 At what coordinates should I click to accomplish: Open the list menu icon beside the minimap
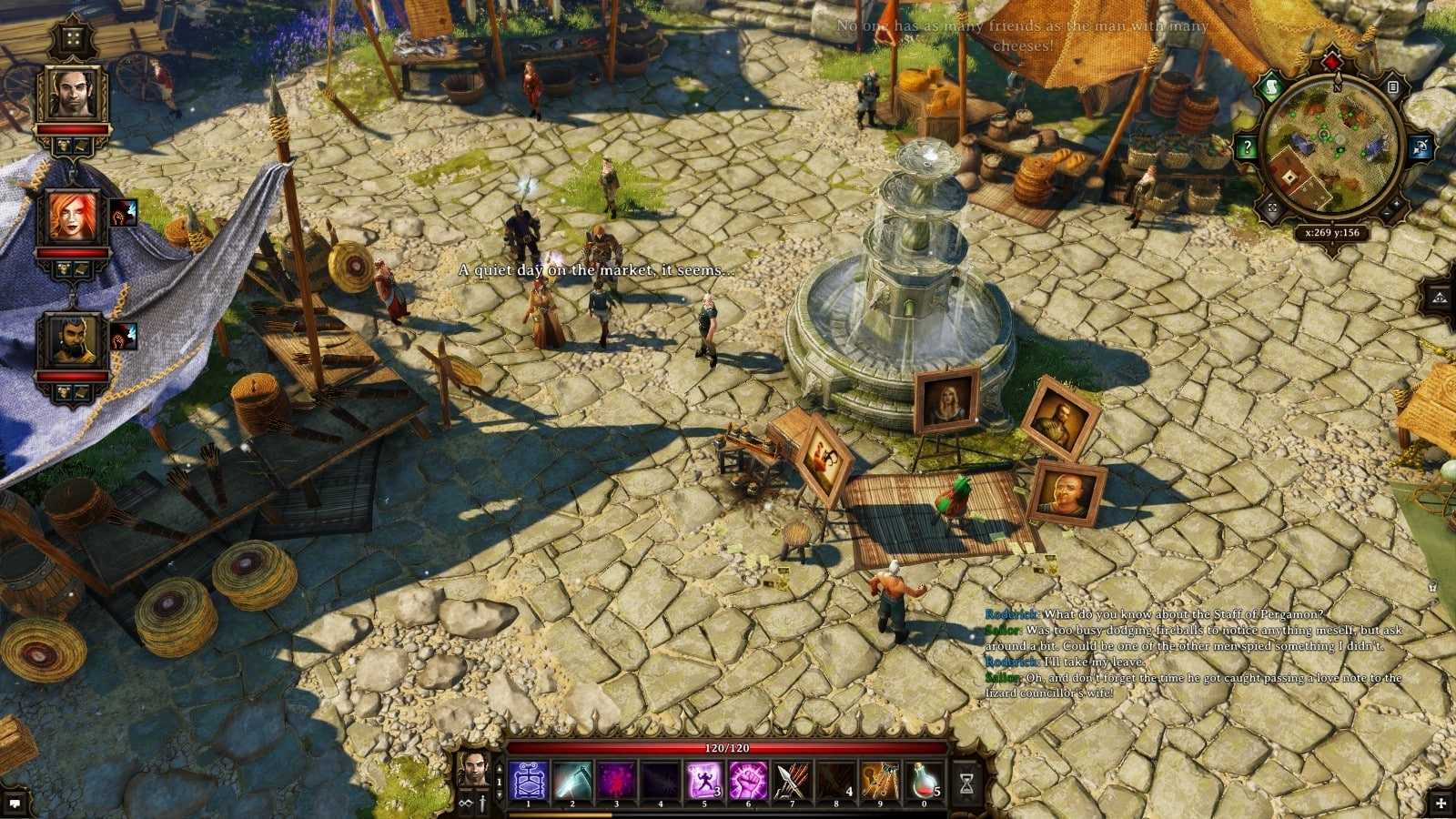click(x=1392, y=87)
